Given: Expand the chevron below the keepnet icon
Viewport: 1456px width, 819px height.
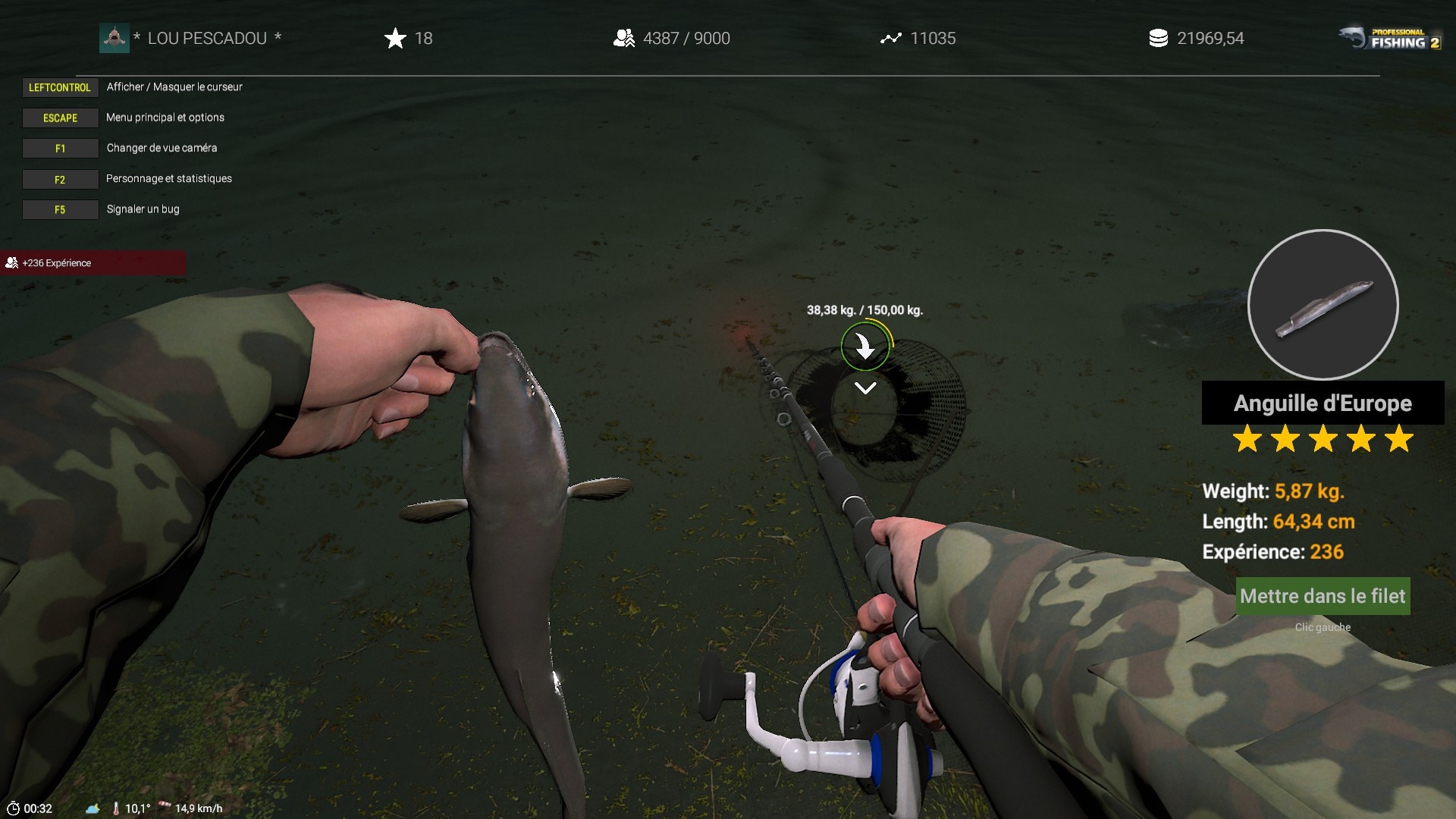Looking at the screenshot, I should [865, 388].
